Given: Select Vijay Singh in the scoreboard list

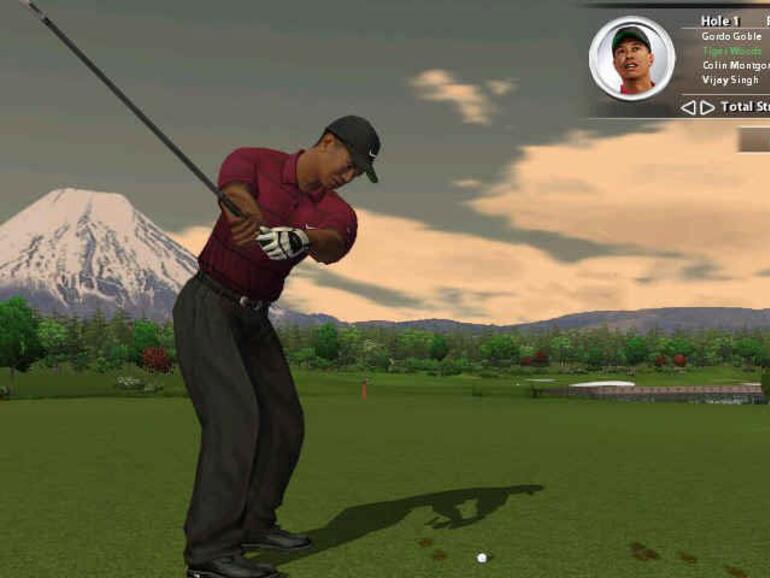Looking at the screenshot, I should pyautogui.click(x=730, y=80).
